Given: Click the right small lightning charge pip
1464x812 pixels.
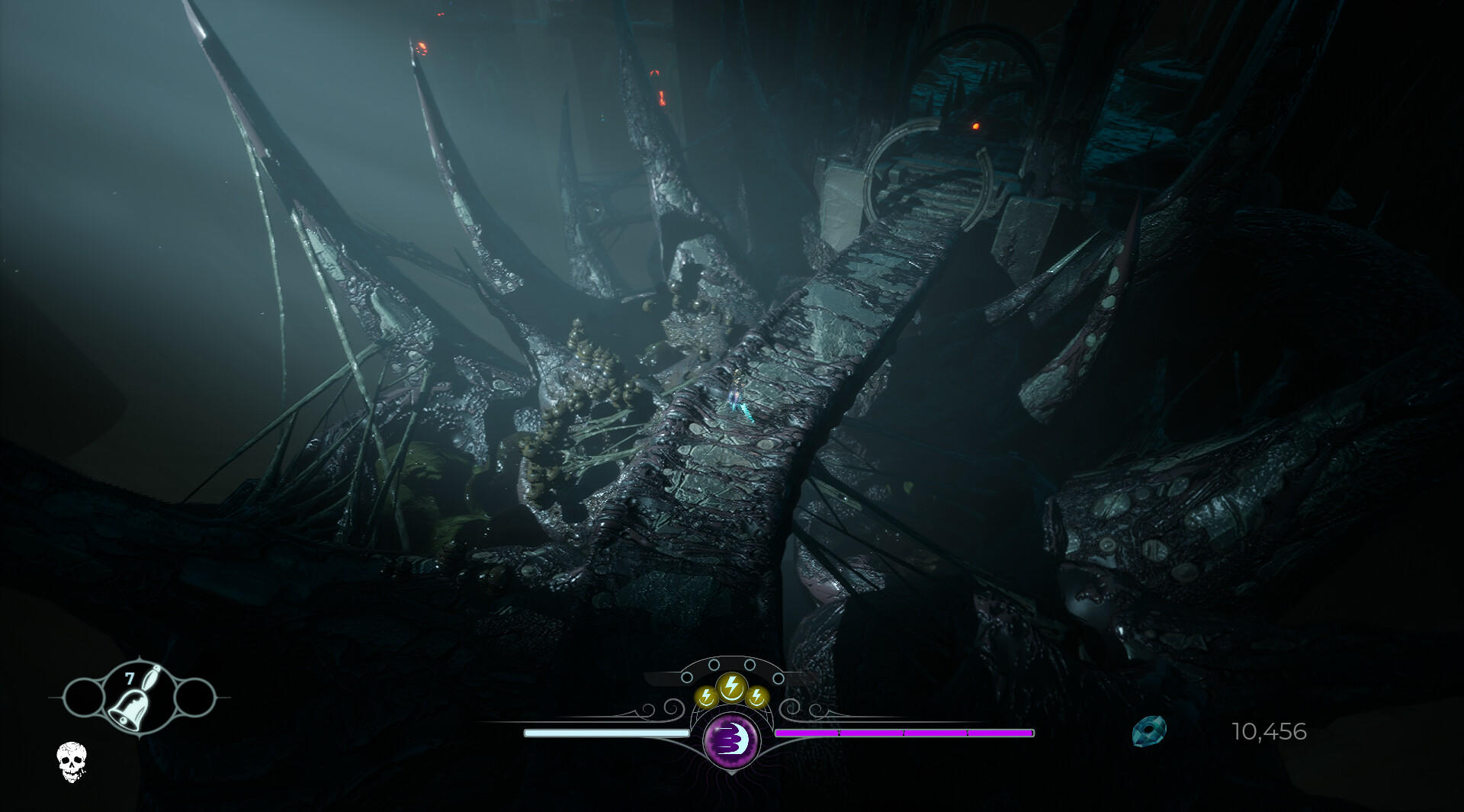Looking at the screenshot, I should coord(756,696).
